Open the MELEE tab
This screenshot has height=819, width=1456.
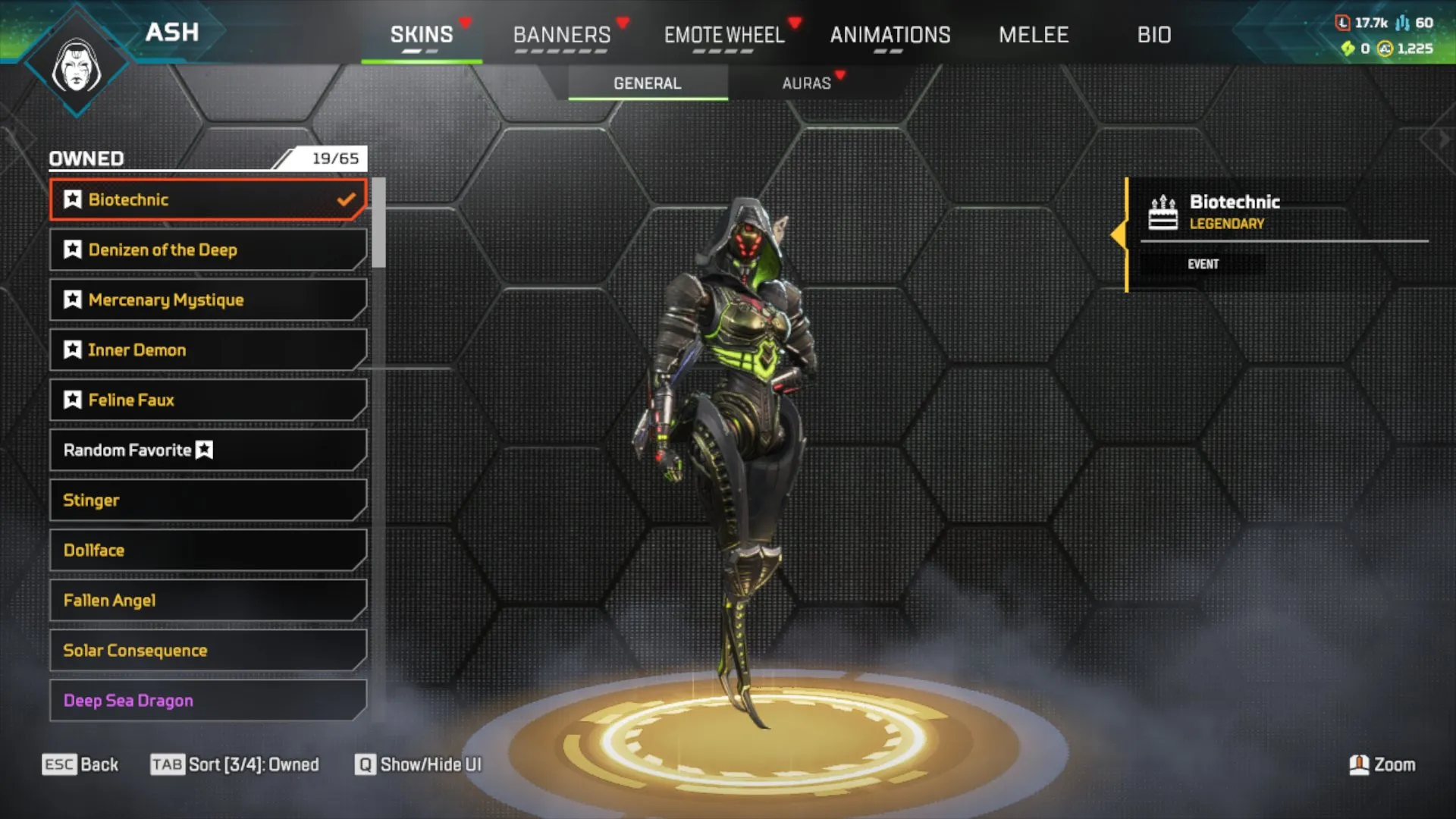(1033, 35)
